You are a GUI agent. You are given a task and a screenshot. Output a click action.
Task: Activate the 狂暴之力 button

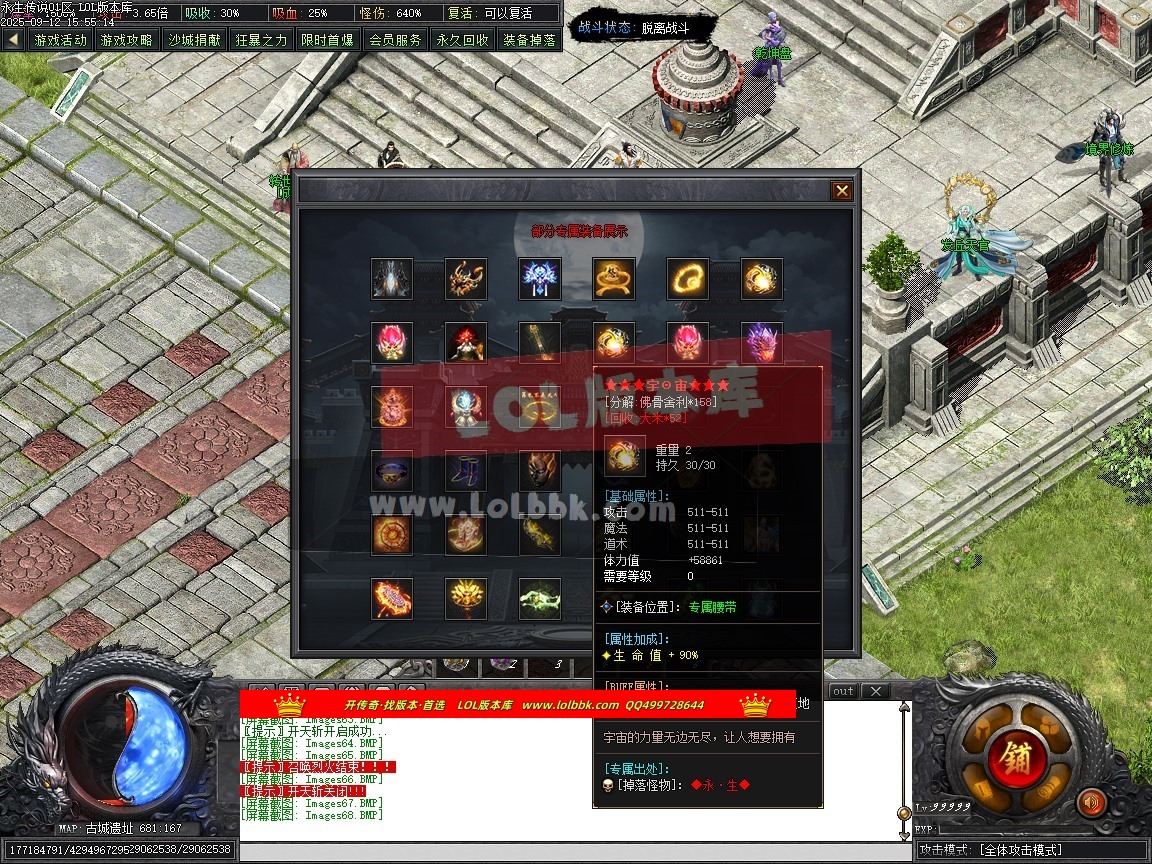(261, 40)
